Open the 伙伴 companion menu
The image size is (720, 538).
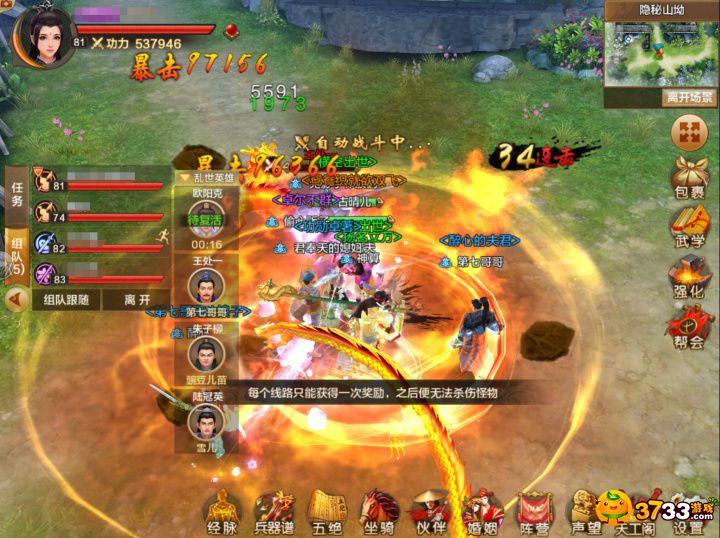click(430, 511)
